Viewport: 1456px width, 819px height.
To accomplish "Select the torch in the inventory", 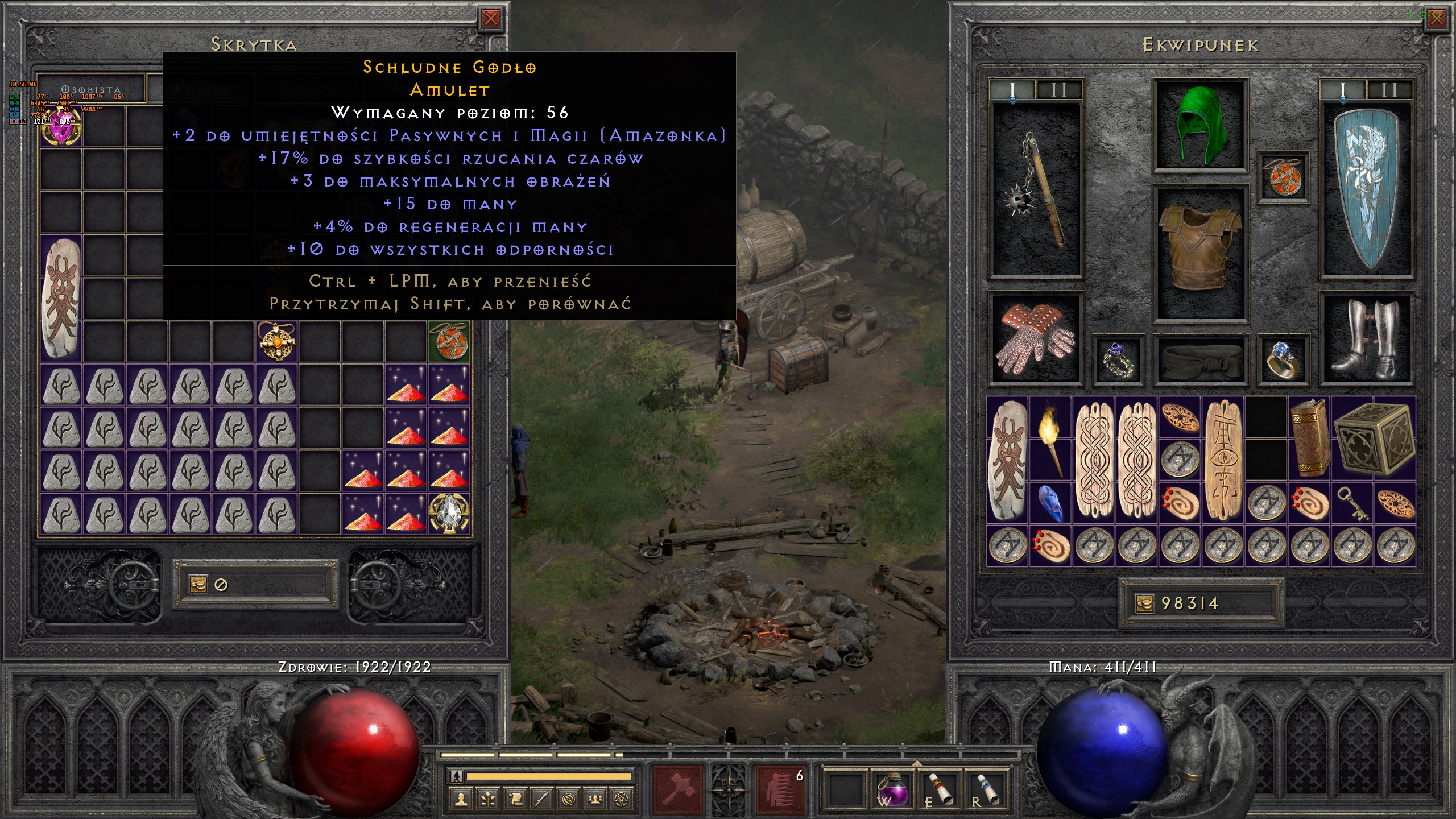I will pos(1050,438).
